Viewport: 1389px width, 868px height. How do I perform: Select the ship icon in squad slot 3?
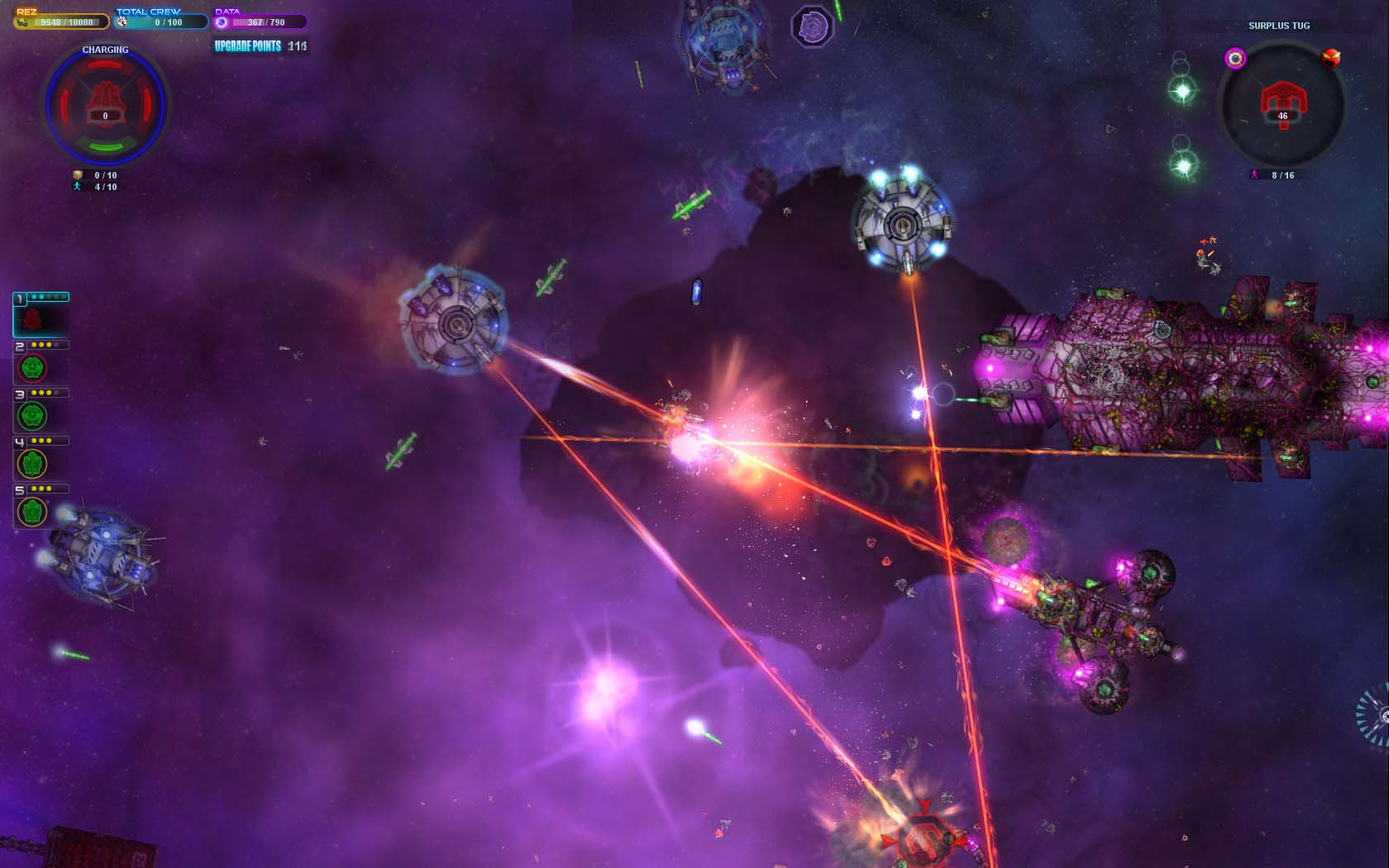pos(33,415)
